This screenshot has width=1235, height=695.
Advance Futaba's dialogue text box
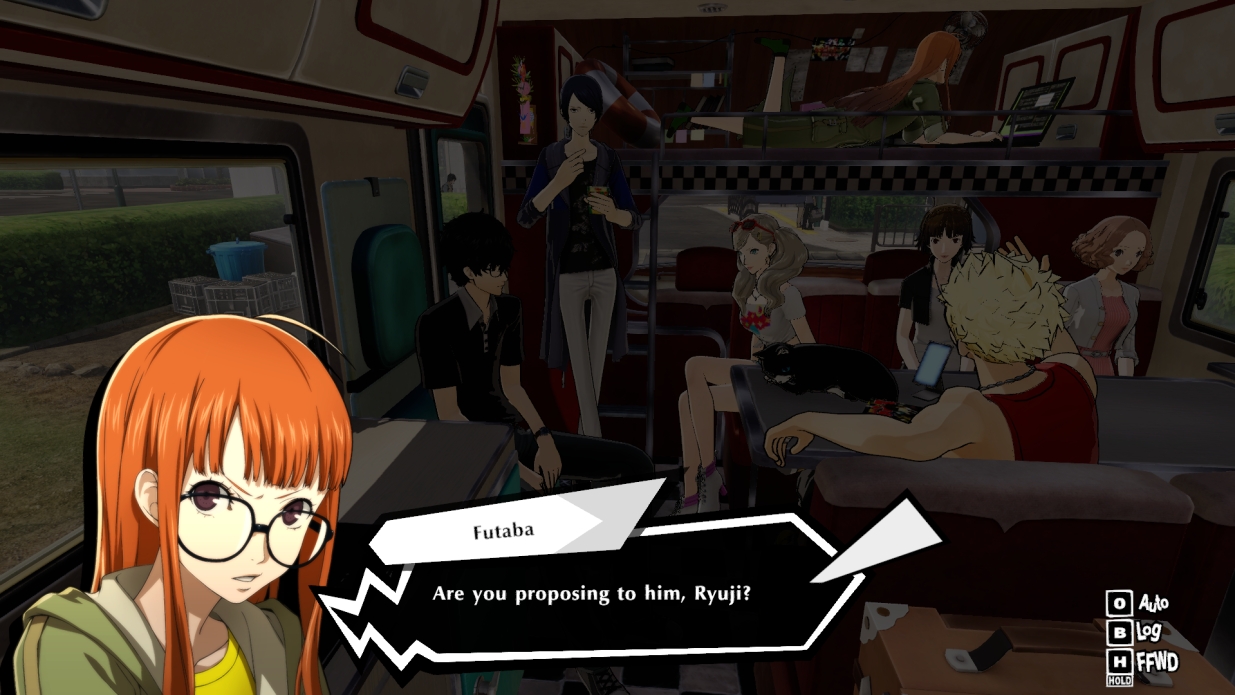click(590, 593)
